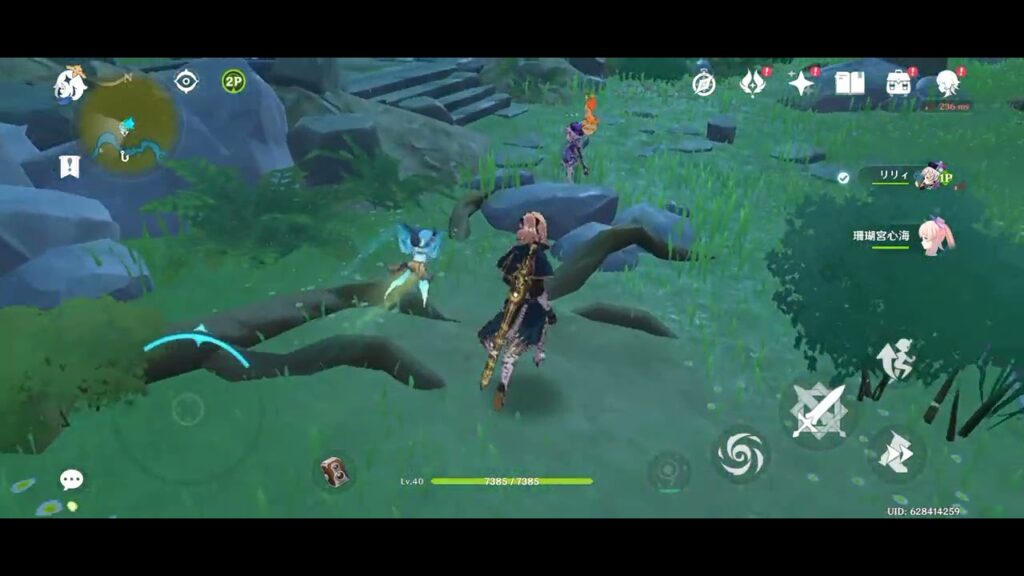
Task: Open the backpack inventory
Action: point(899,83)
